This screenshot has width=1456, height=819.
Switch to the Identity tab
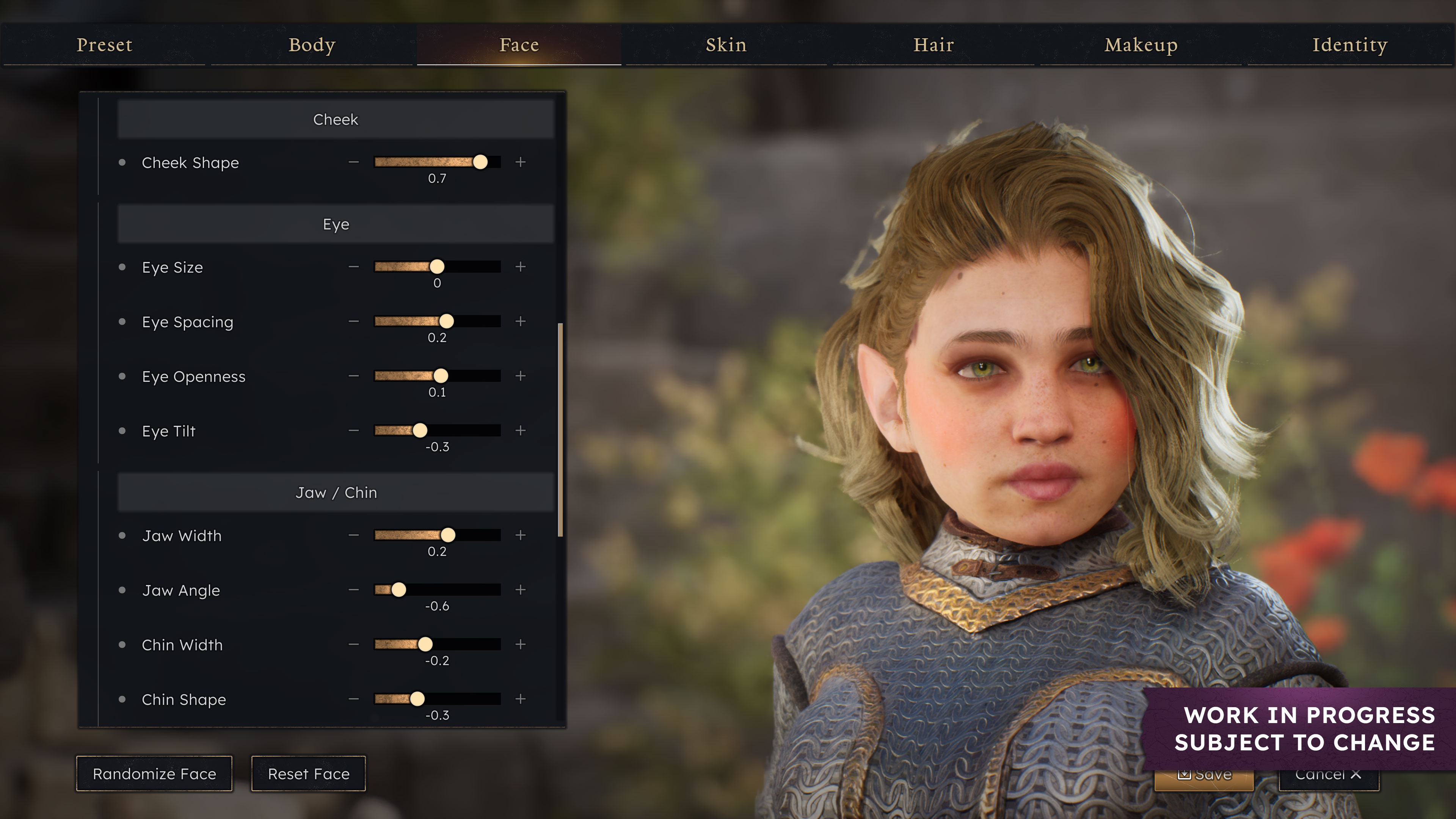click(1350, 45)
